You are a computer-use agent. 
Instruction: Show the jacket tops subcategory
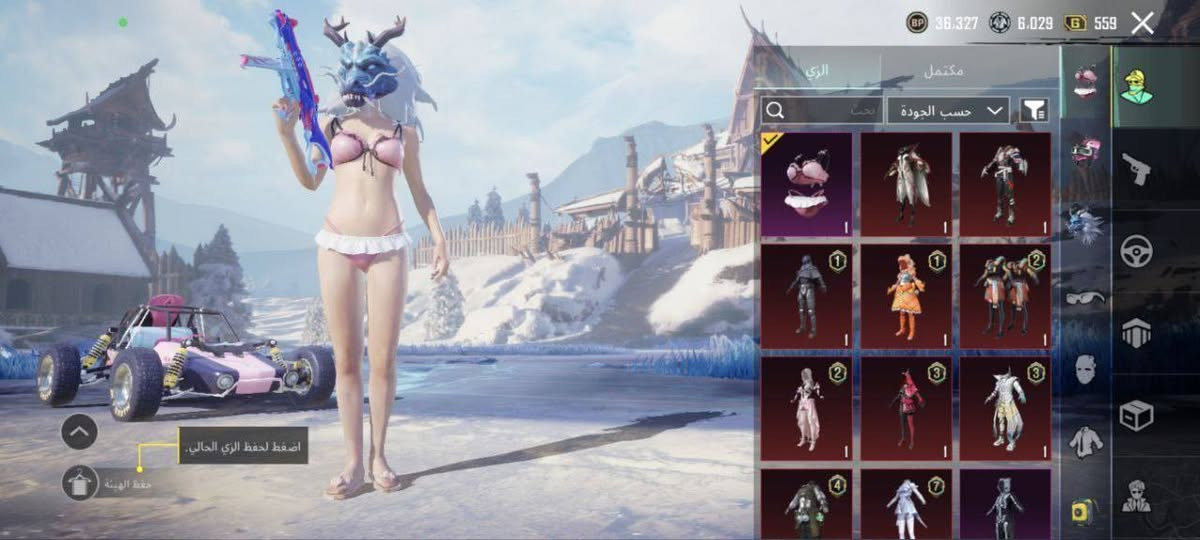1086,440
